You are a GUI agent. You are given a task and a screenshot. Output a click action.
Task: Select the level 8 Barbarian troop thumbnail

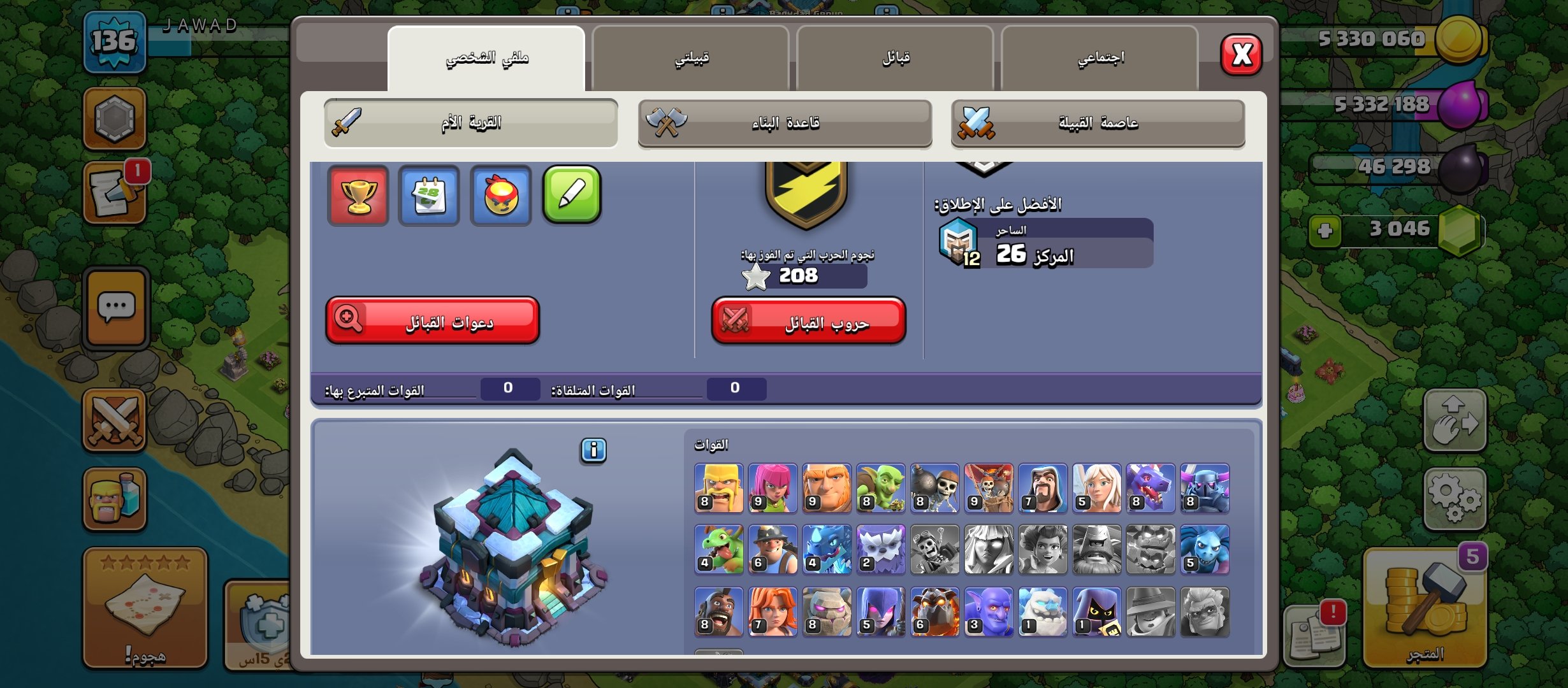coord(717,491)
